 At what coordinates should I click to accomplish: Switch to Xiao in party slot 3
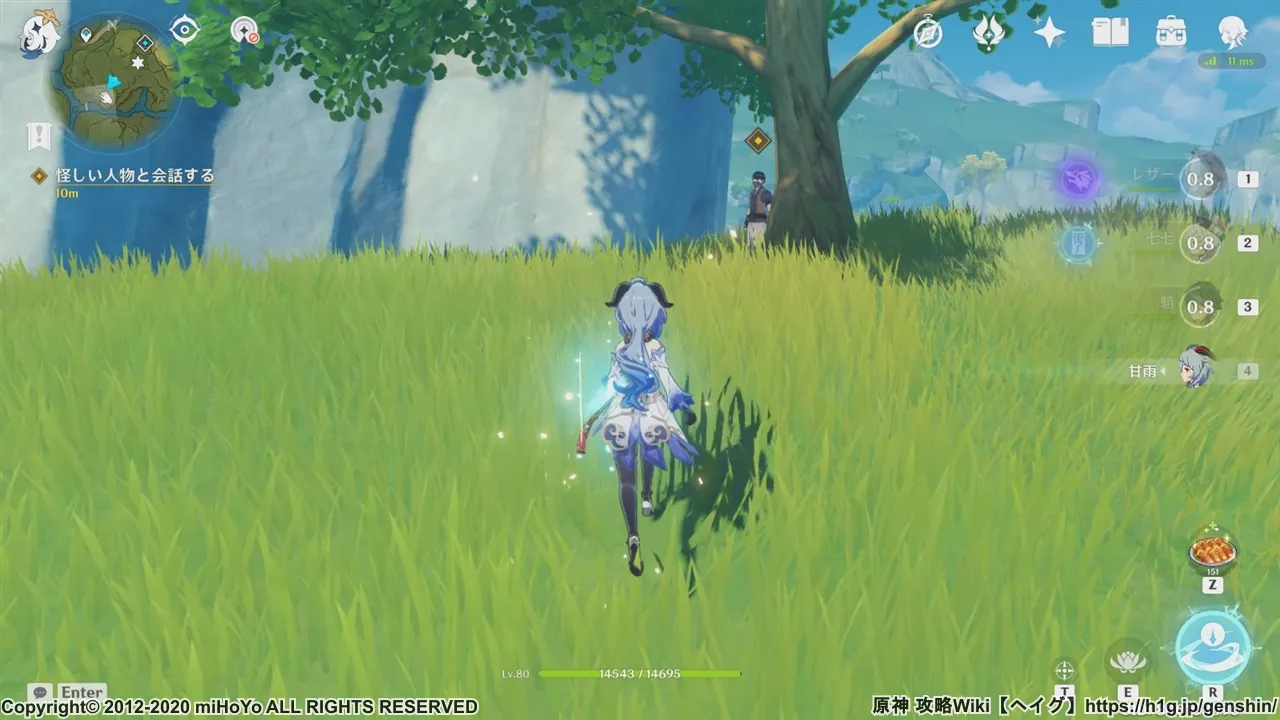click(1200, 307)
